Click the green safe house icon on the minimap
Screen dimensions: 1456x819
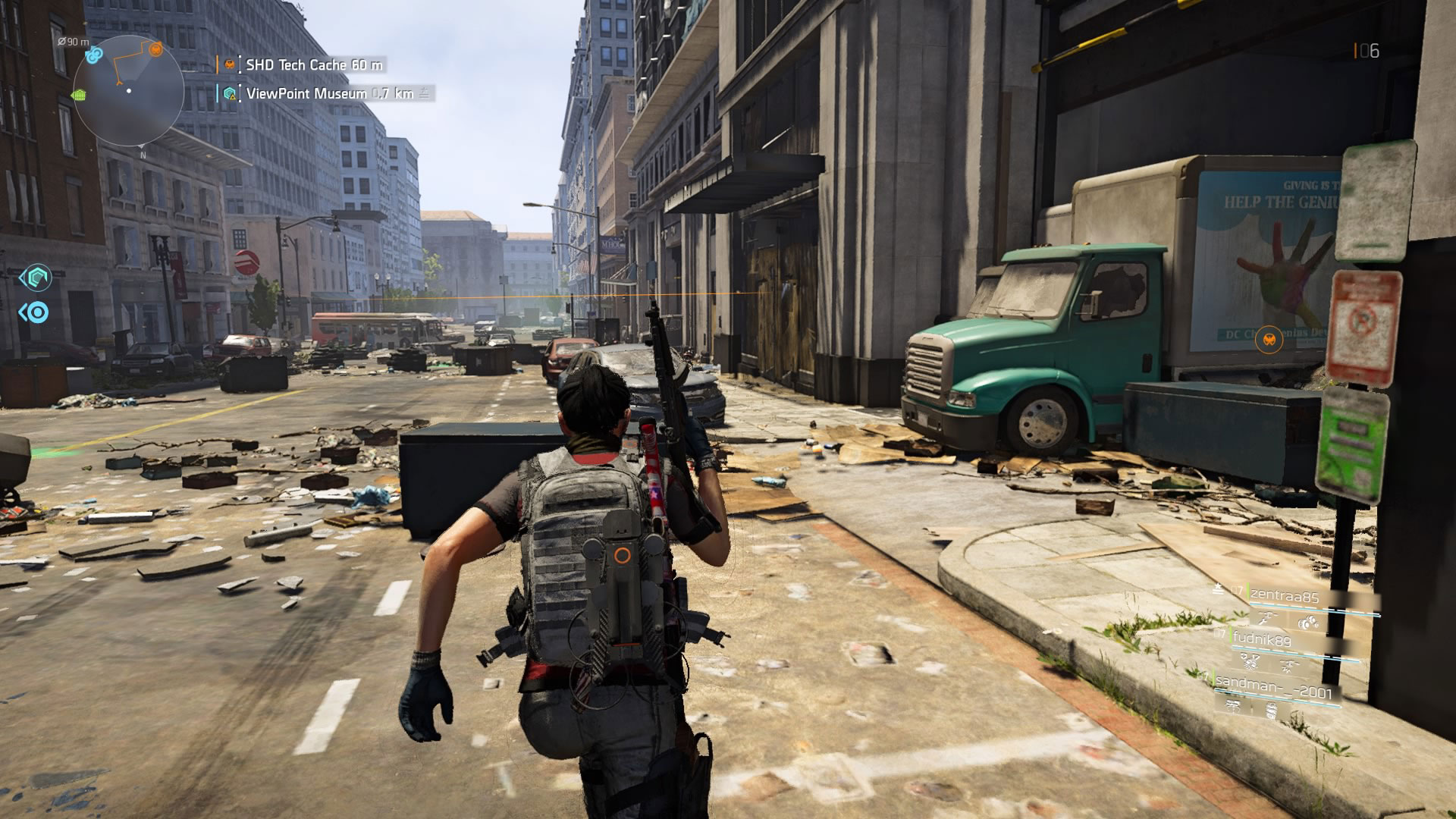(x=80, y=94)
